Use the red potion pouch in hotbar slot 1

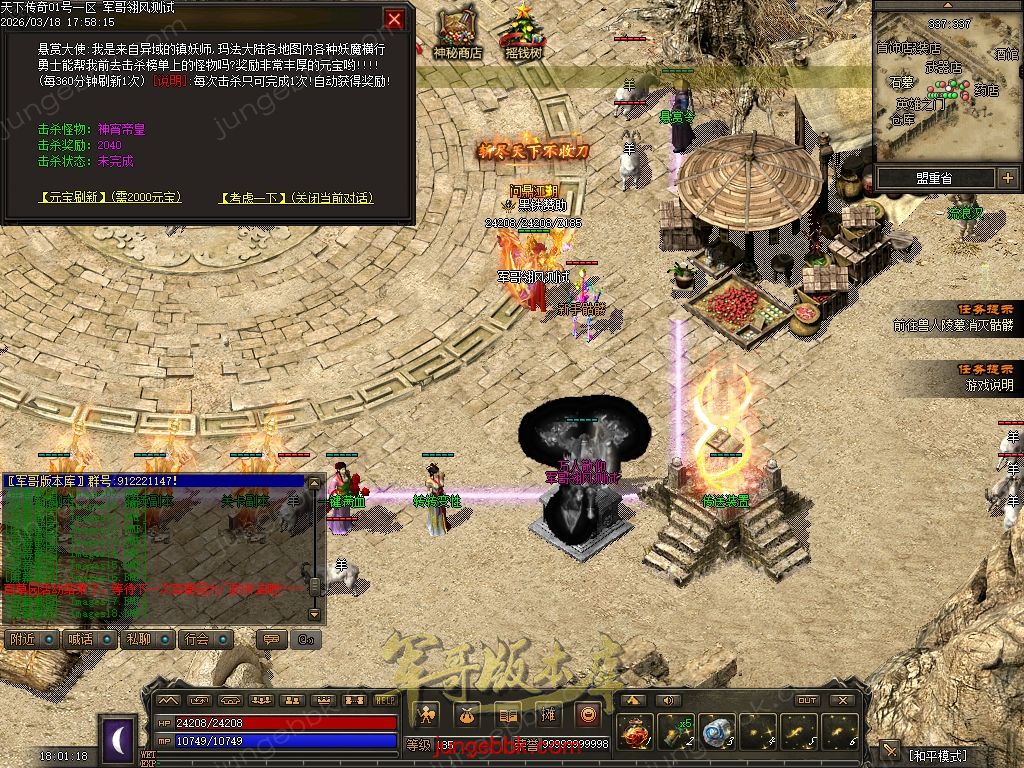[636, 731]
